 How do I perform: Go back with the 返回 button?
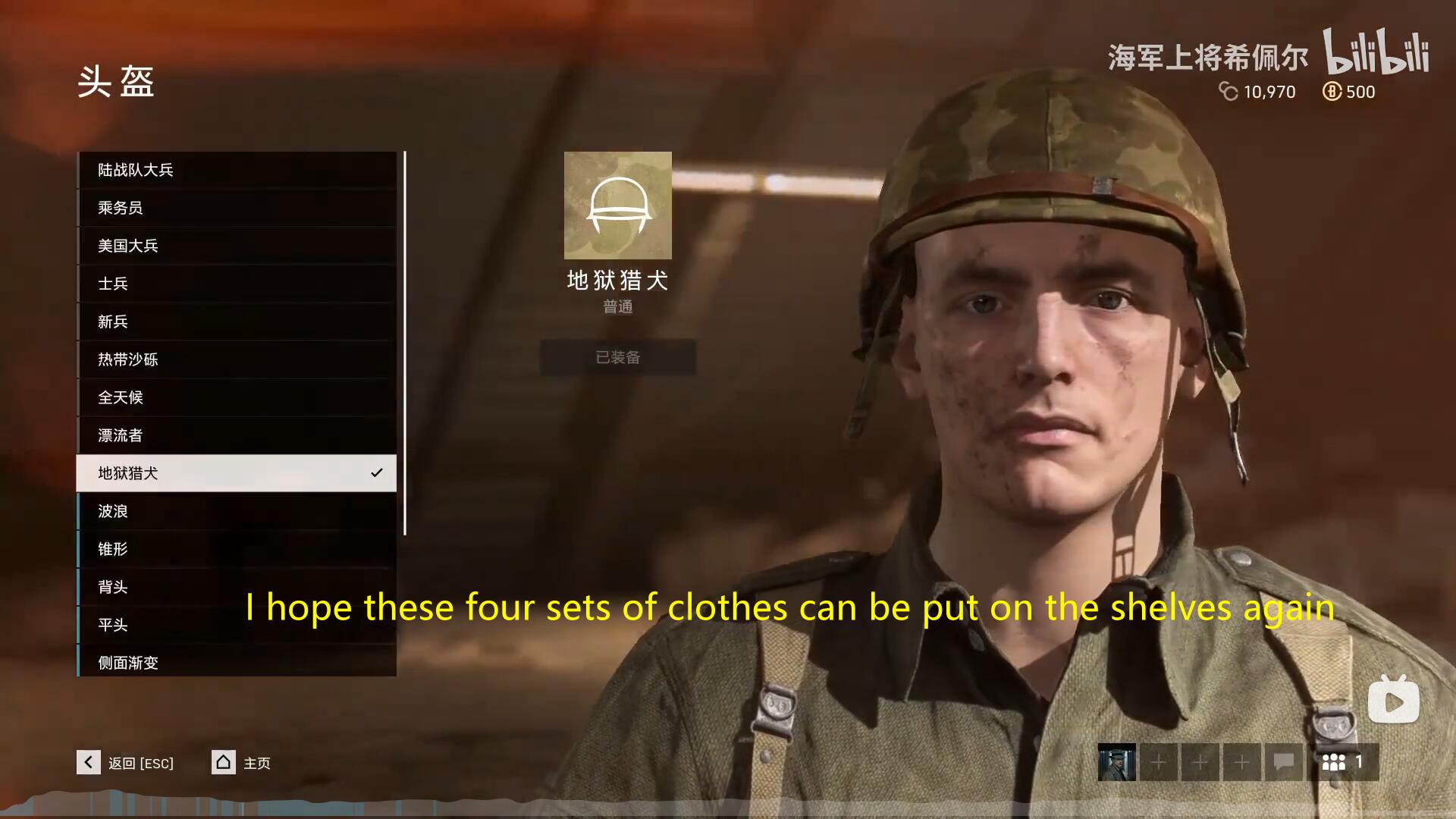click(126, 762)
